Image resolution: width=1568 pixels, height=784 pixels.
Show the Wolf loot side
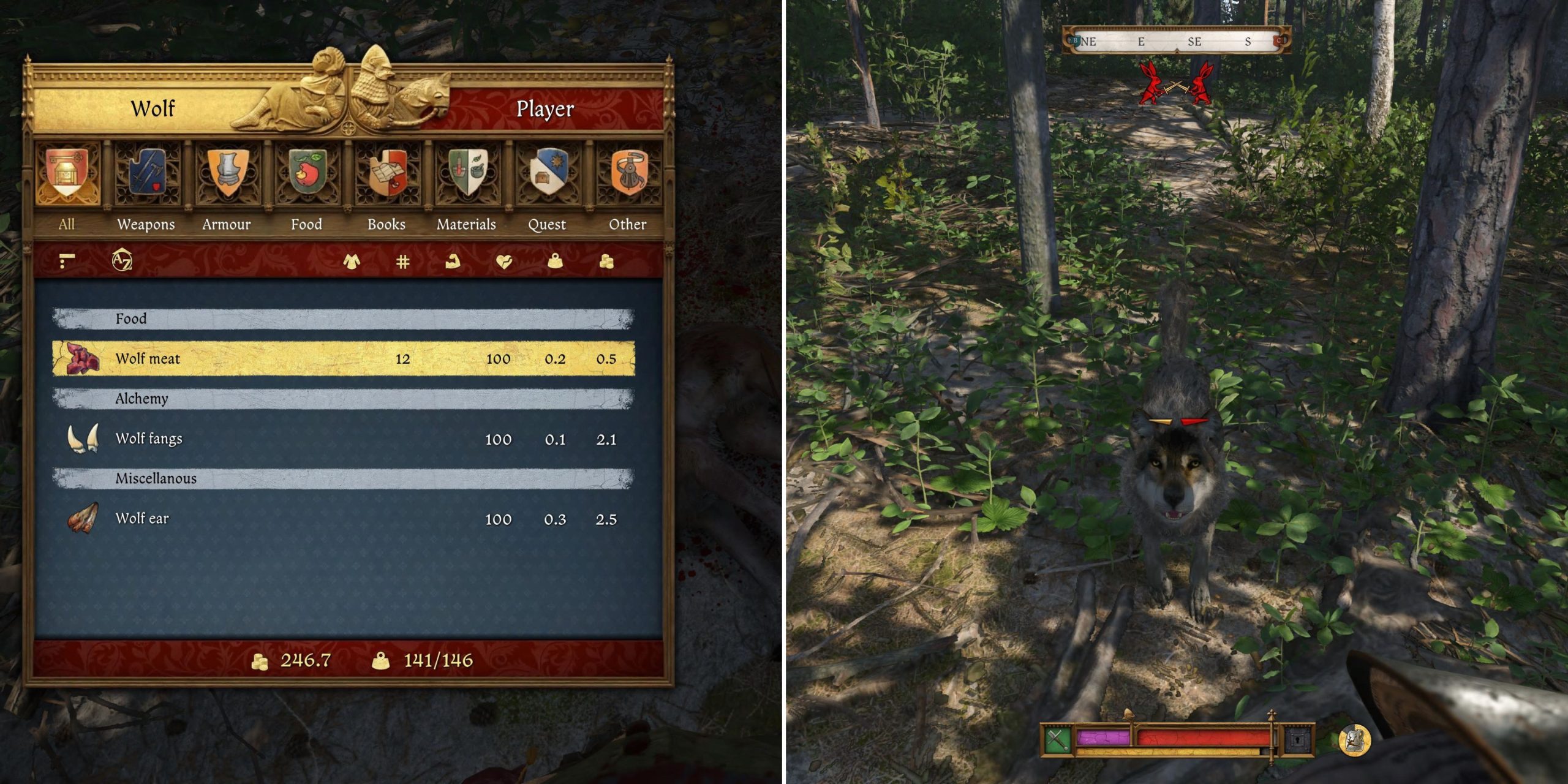(x=153, y=109)
